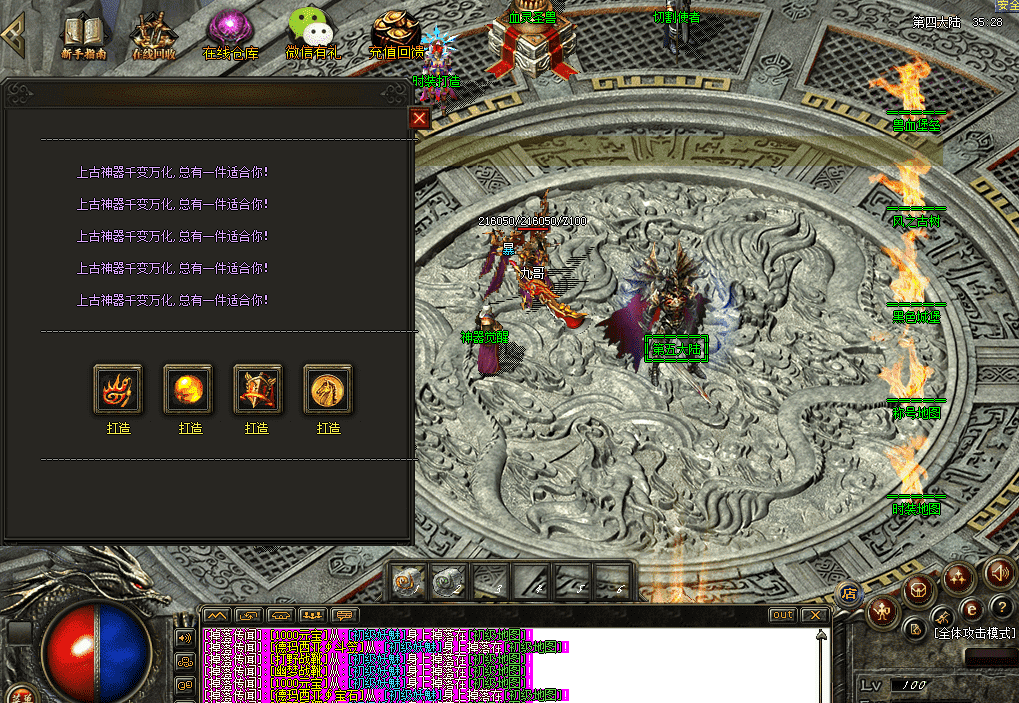Click 打造 link under the horse medallion
The width and height of the screenshot is (1019, 703).
click(x=329, y=428)
